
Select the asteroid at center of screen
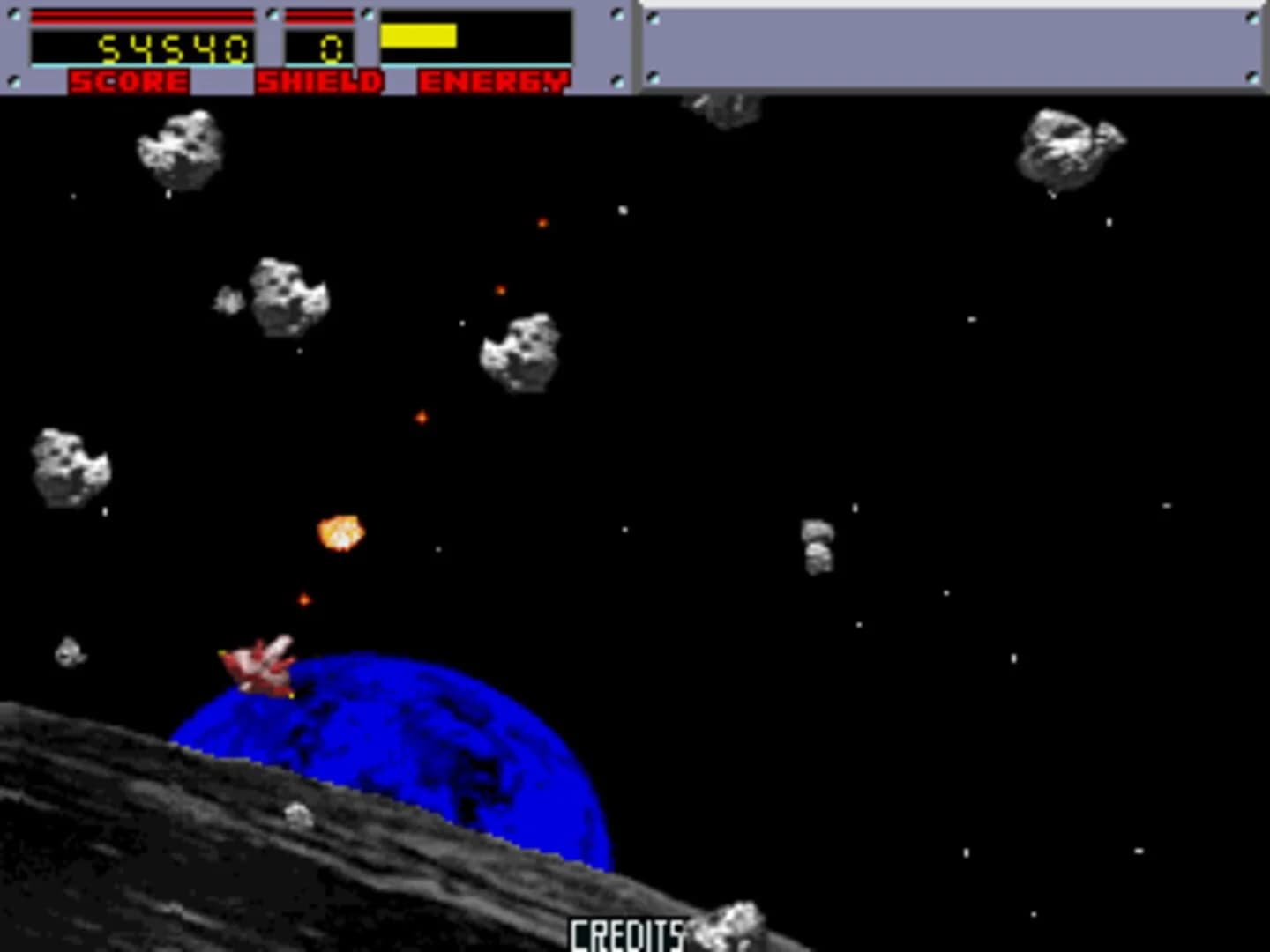520,353
